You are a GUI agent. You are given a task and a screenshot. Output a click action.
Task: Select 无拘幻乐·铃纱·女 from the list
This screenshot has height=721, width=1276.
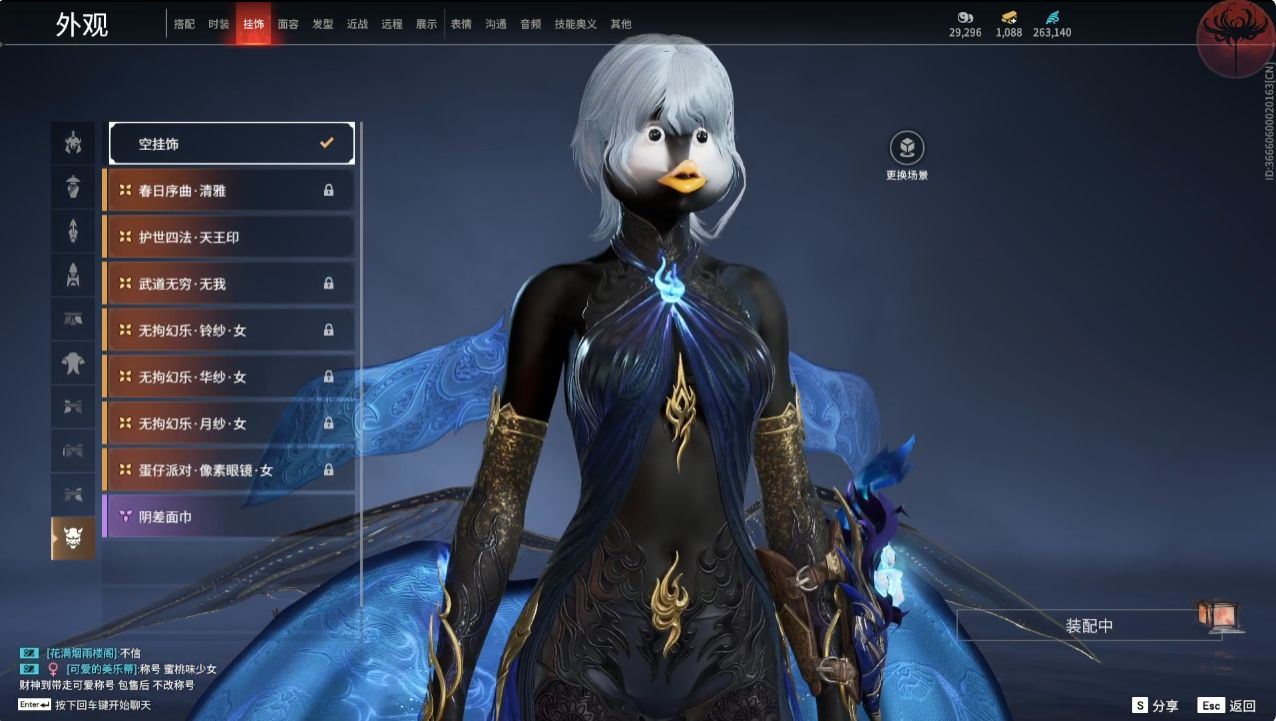(x=229, y=330)
